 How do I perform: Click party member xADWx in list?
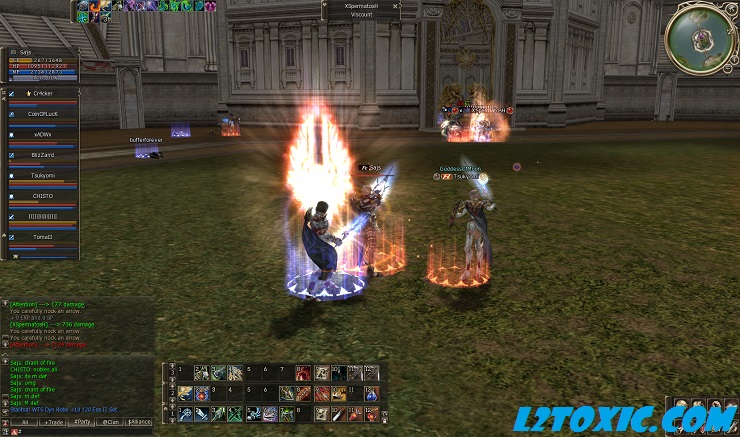coord(42,134)
